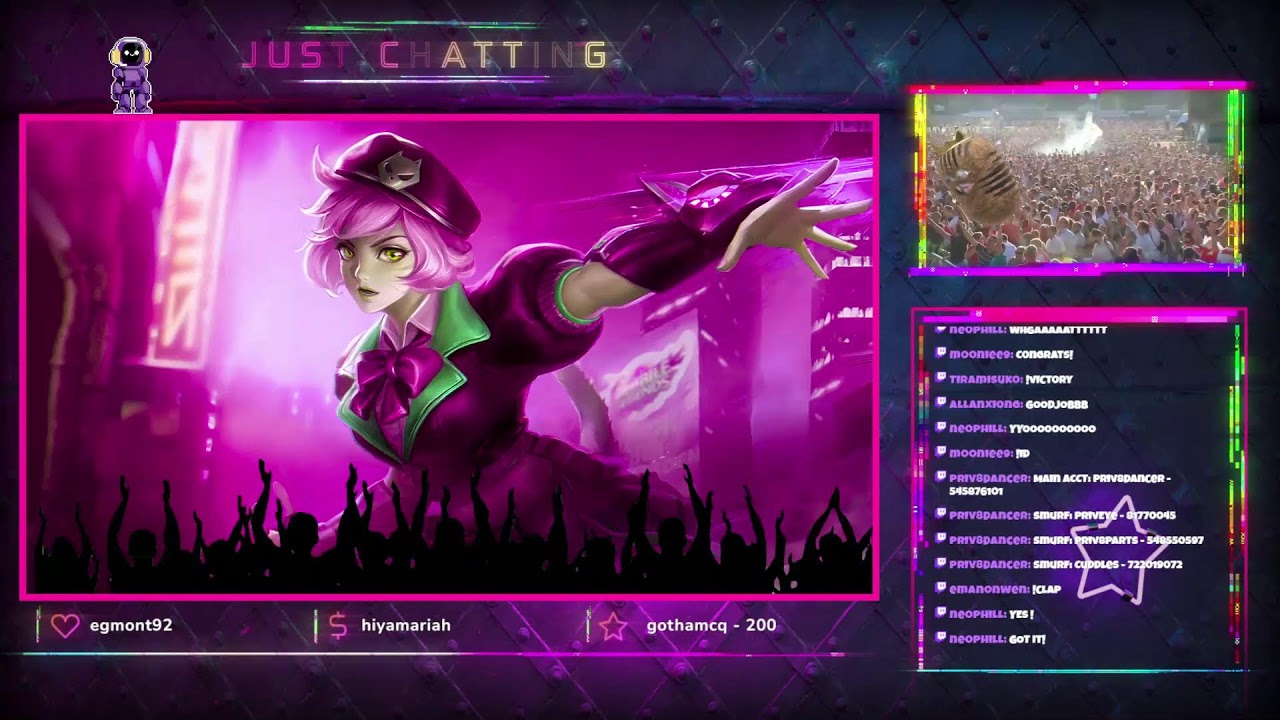Click the webcam crowd feed thumbnail

(x=1077, y=180)
